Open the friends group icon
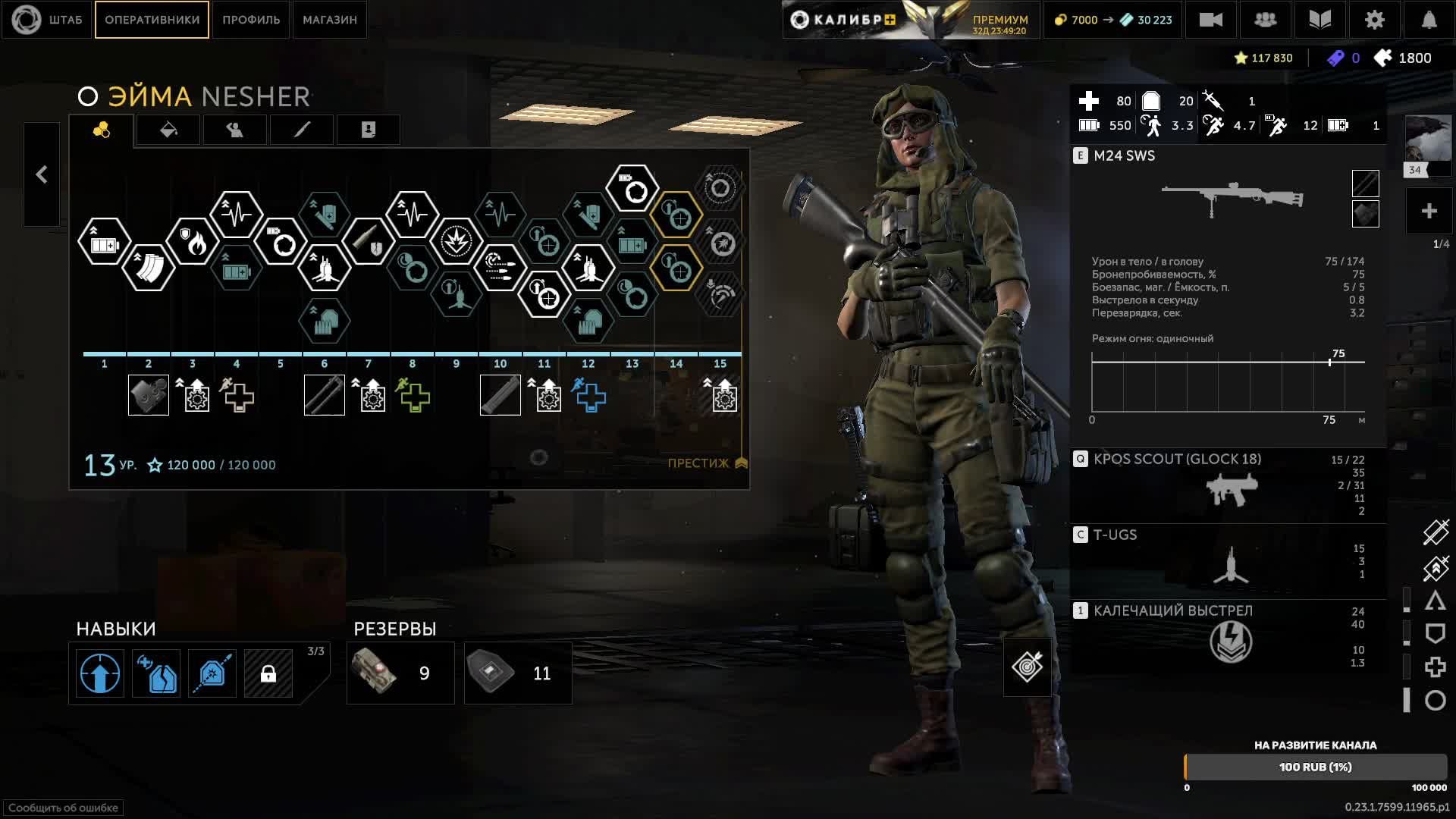The image size is (1456, 819). tap(1265, 20)
